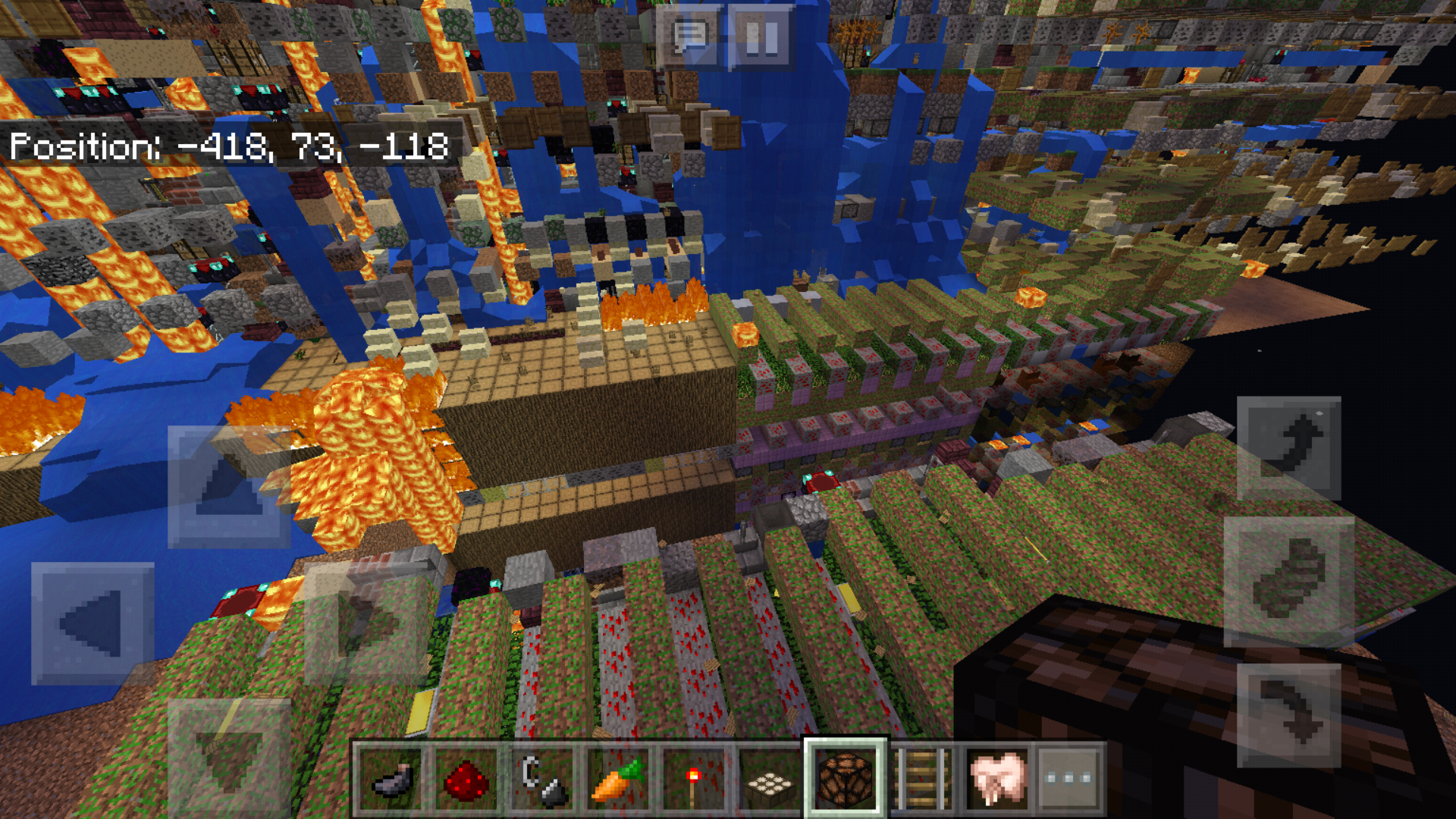Strafe left with the left arrow pad

(93, 623)
